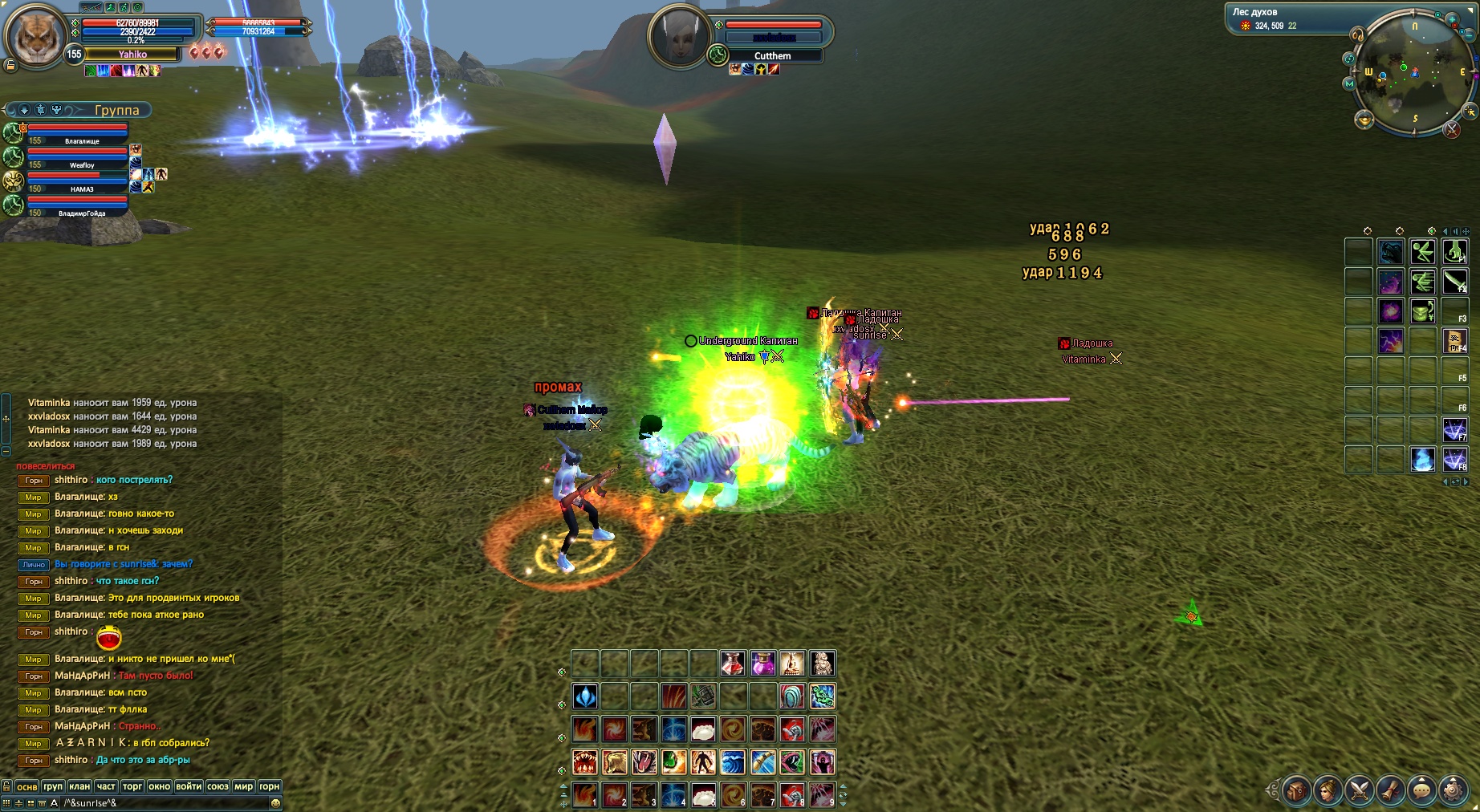
Task: Cast the blue wave skill
Action: pyautogui.click(x=733, y=761)
